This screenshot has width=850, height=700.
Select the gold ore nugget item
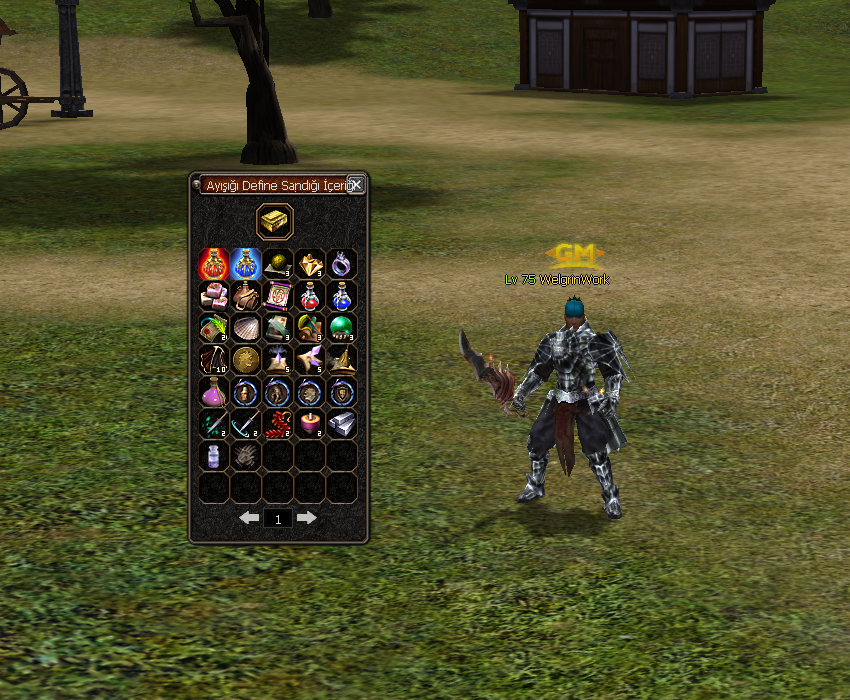310,264
